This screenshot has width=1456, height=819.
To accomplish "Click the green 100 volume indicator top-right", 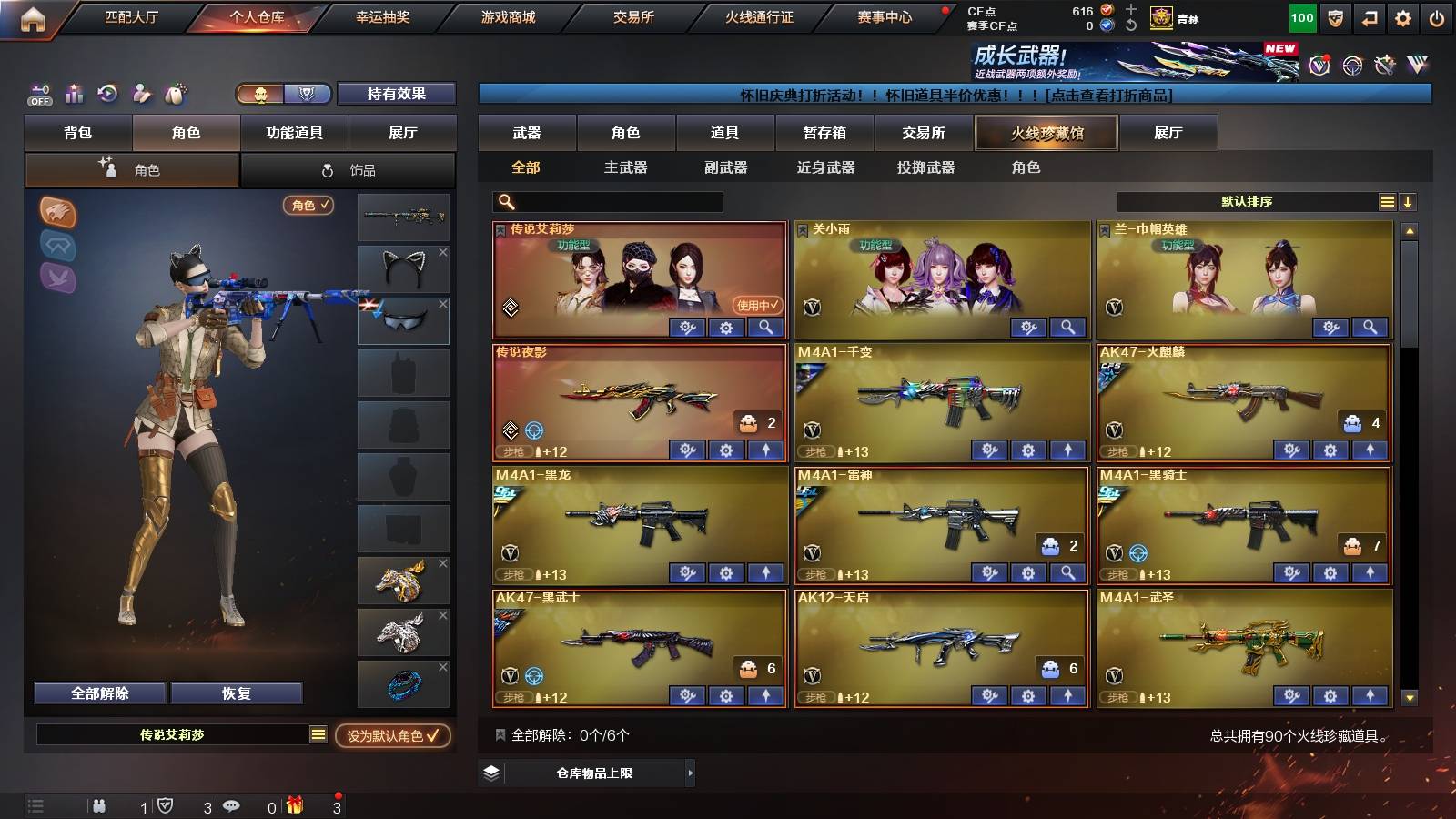I will [x=1301, y=16].
